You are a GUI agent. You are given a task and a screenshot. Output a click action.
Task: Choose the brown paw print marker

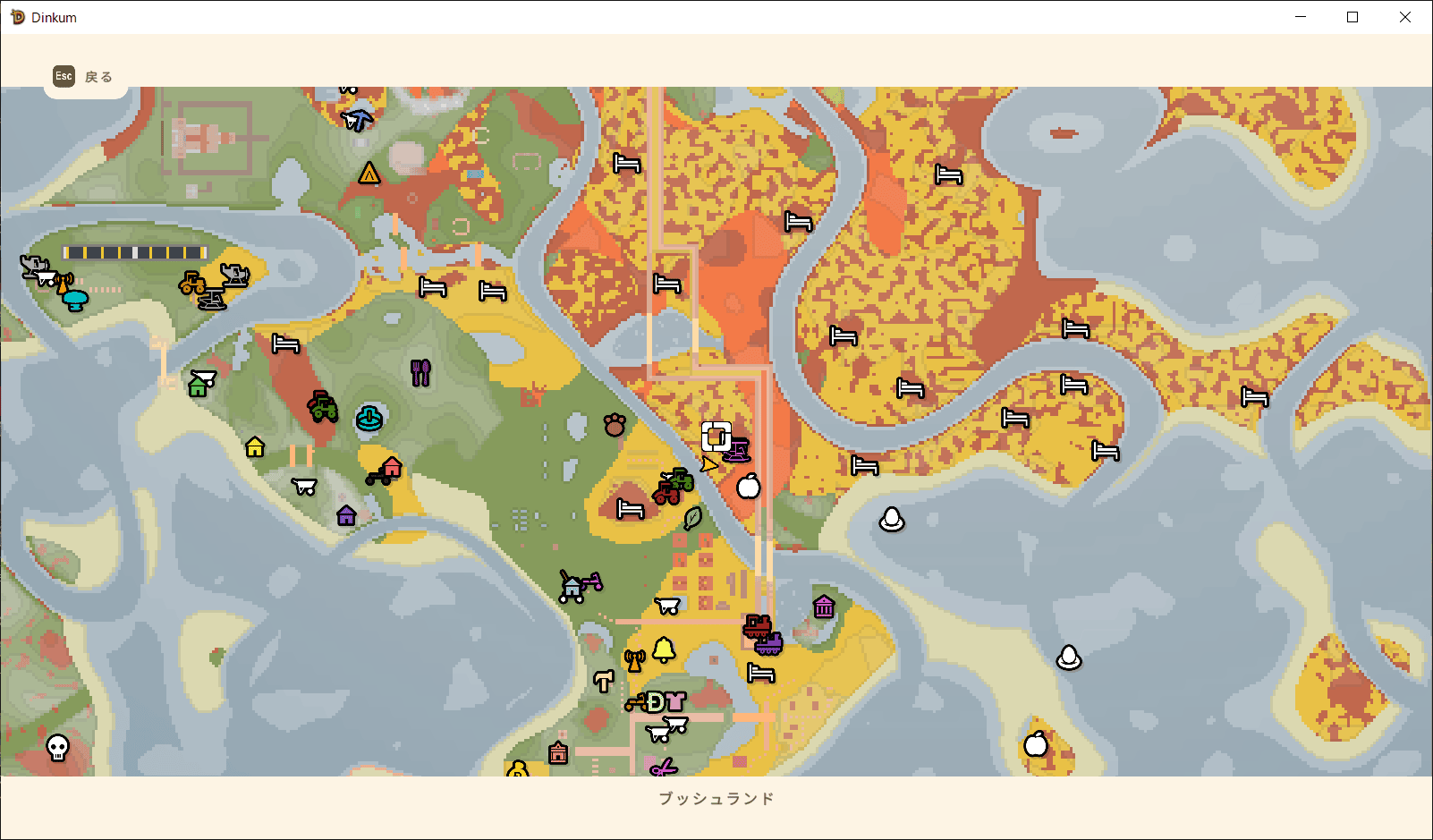[615, 424]
